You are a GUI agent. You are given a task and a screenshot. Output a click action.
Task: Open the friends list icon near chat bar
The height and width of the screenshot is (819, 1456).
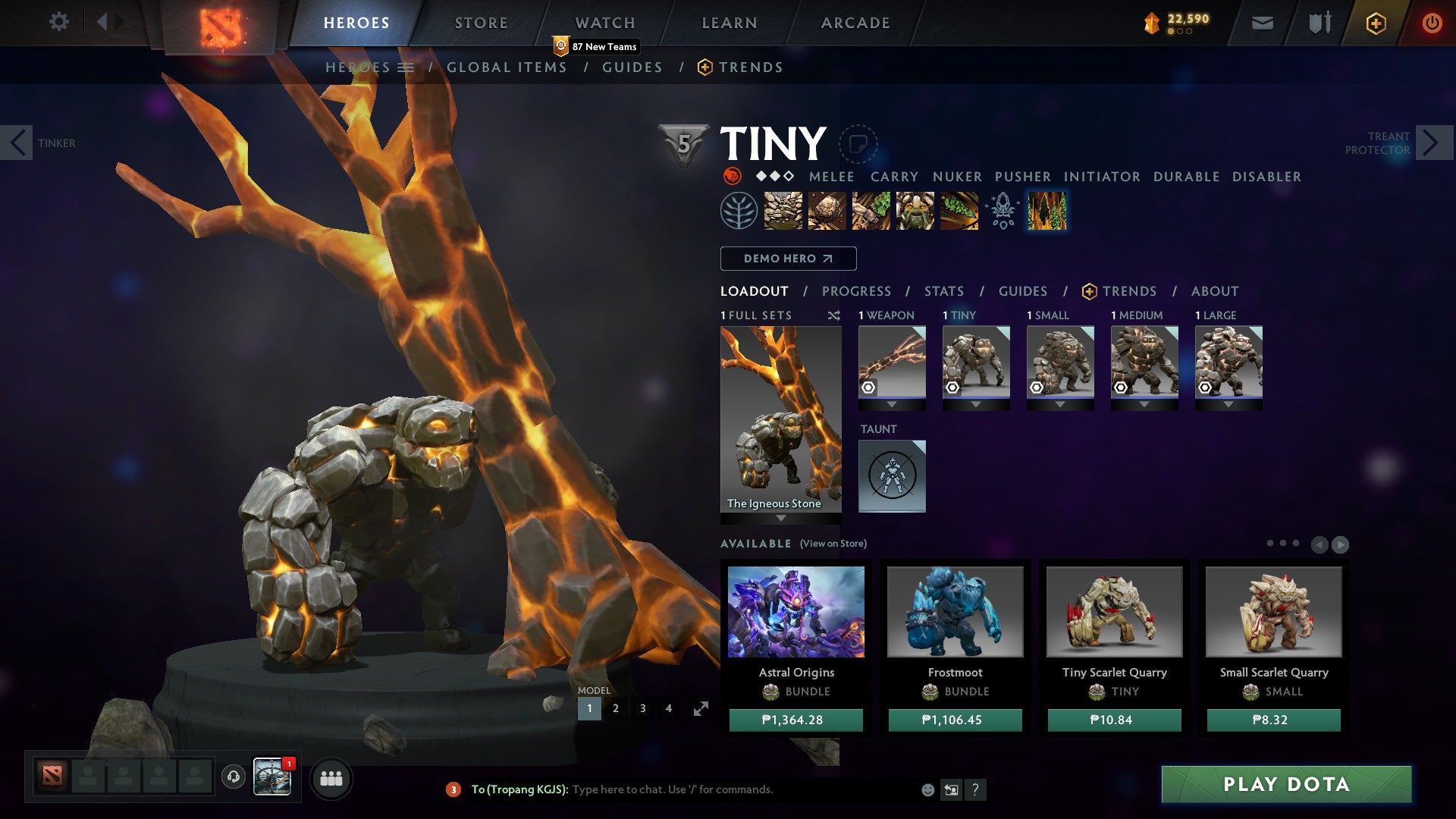click(331, 778)
